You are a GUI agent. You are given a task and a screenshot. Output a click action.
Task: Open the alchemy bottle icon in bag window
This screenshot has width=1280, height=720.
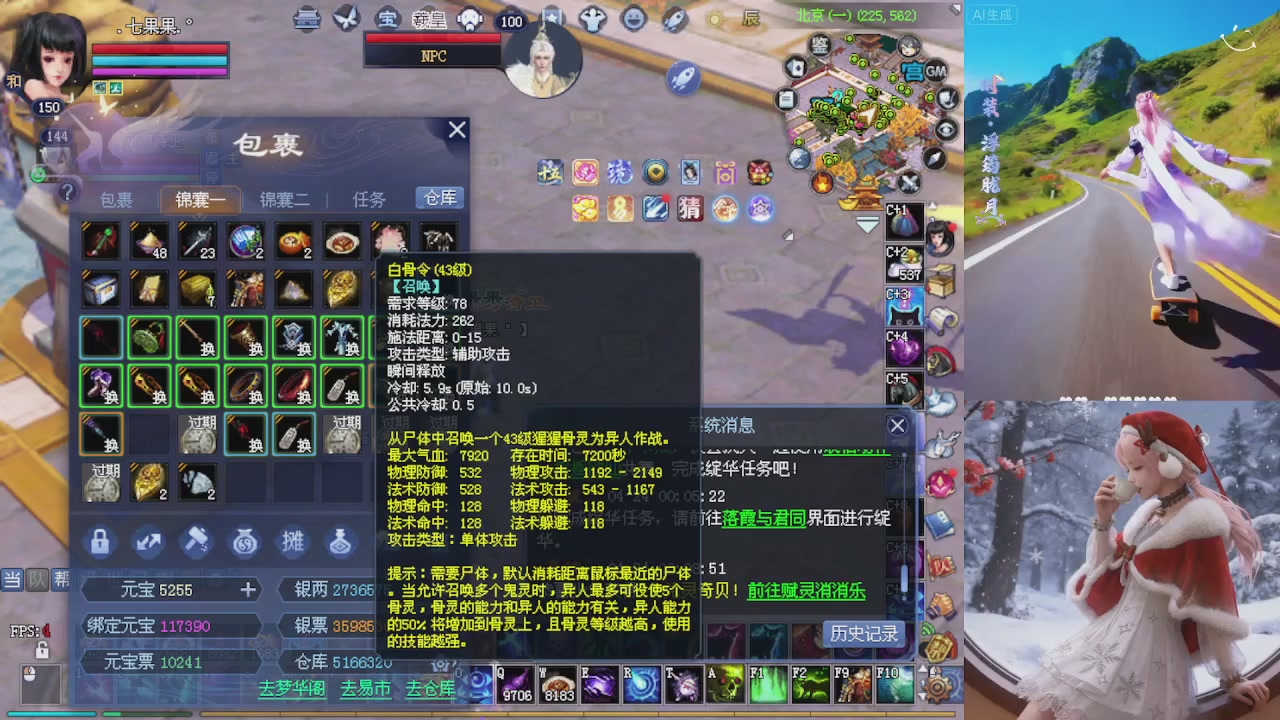[340, 541]
